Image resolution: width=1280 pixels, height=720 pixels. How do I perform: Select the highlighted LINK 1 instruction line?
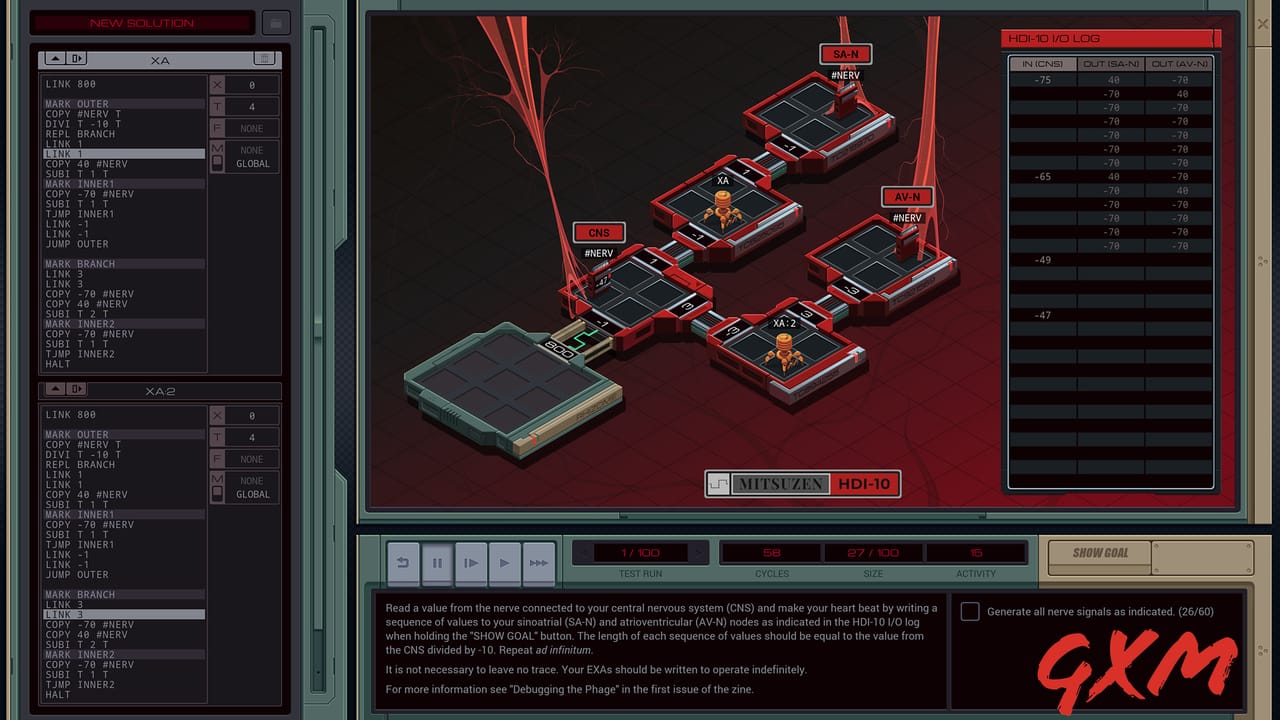click(x=122, y=154)
